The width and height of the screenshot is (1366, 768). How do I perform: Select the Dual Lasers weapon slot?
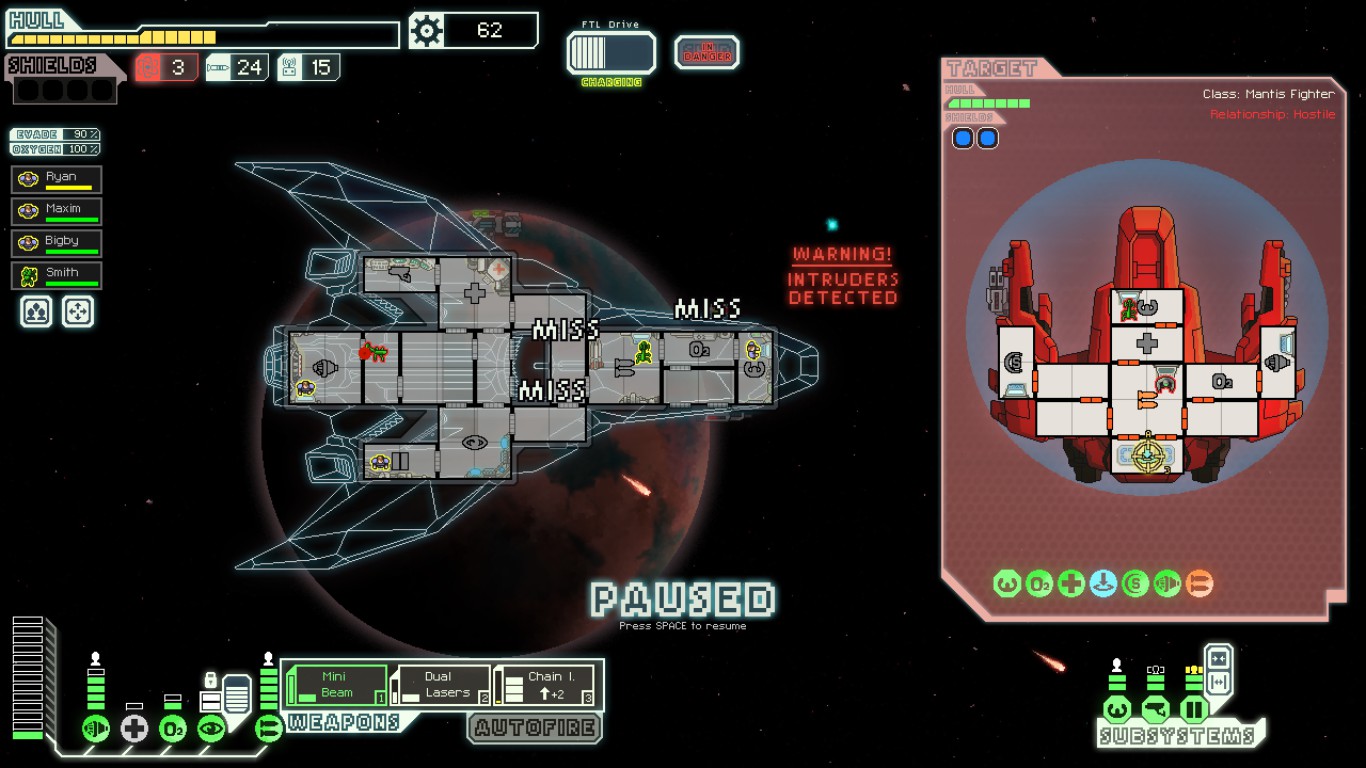tap(441, 685)
